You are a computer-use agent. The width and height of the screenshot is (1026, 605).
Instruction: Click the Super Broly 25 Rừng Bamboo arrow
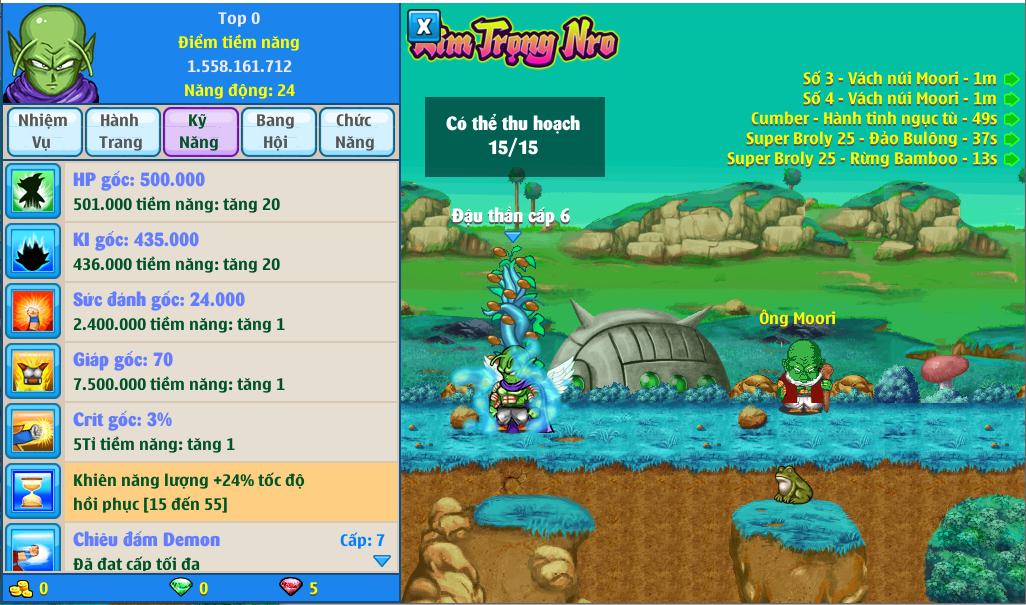(1012, 159)
